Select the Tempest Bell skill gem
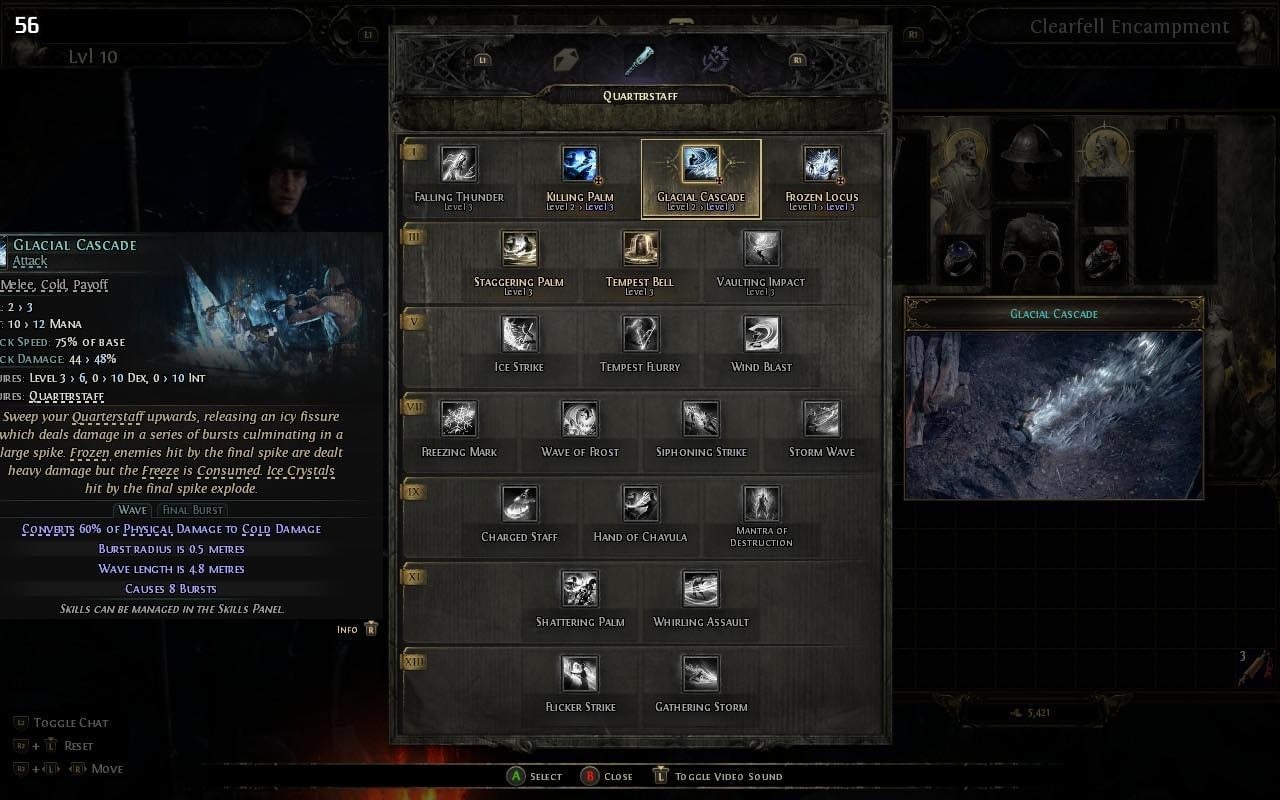Viewport: 1280px width, 800px height. click(x=640, y=248)
